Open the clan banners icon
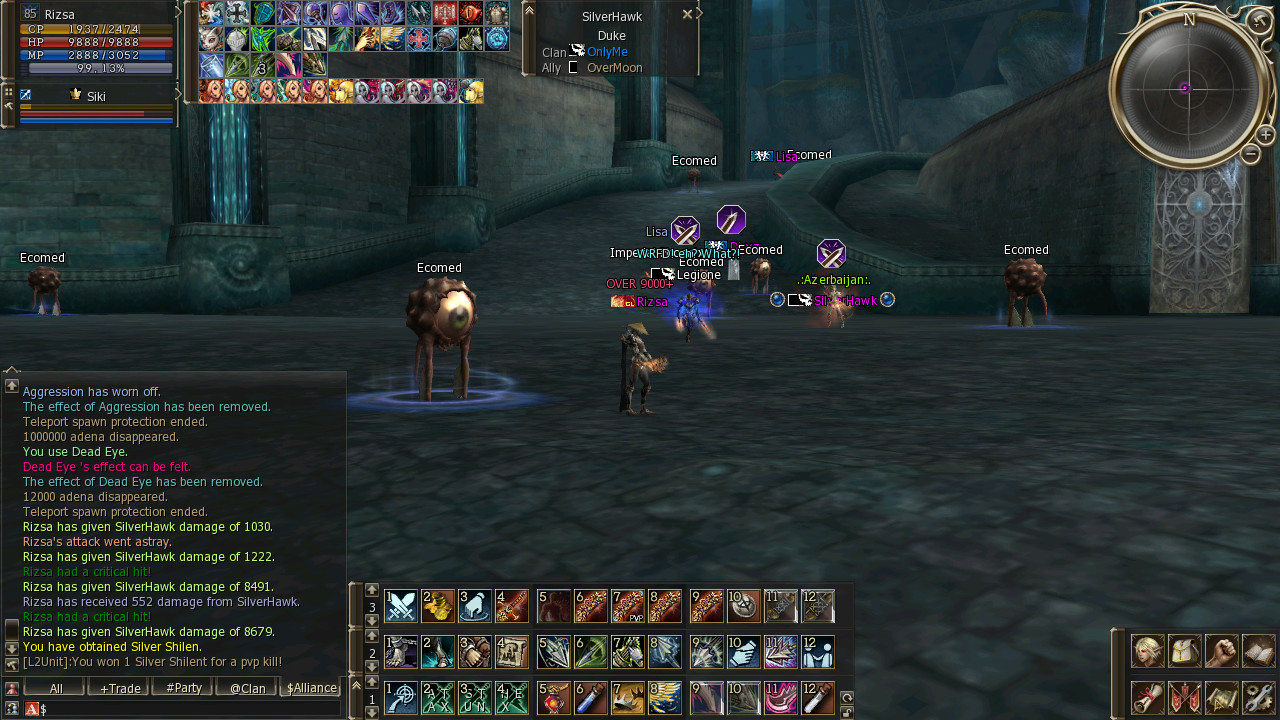The width and height of the screenshot is (1280, 720). point(1185,697)
